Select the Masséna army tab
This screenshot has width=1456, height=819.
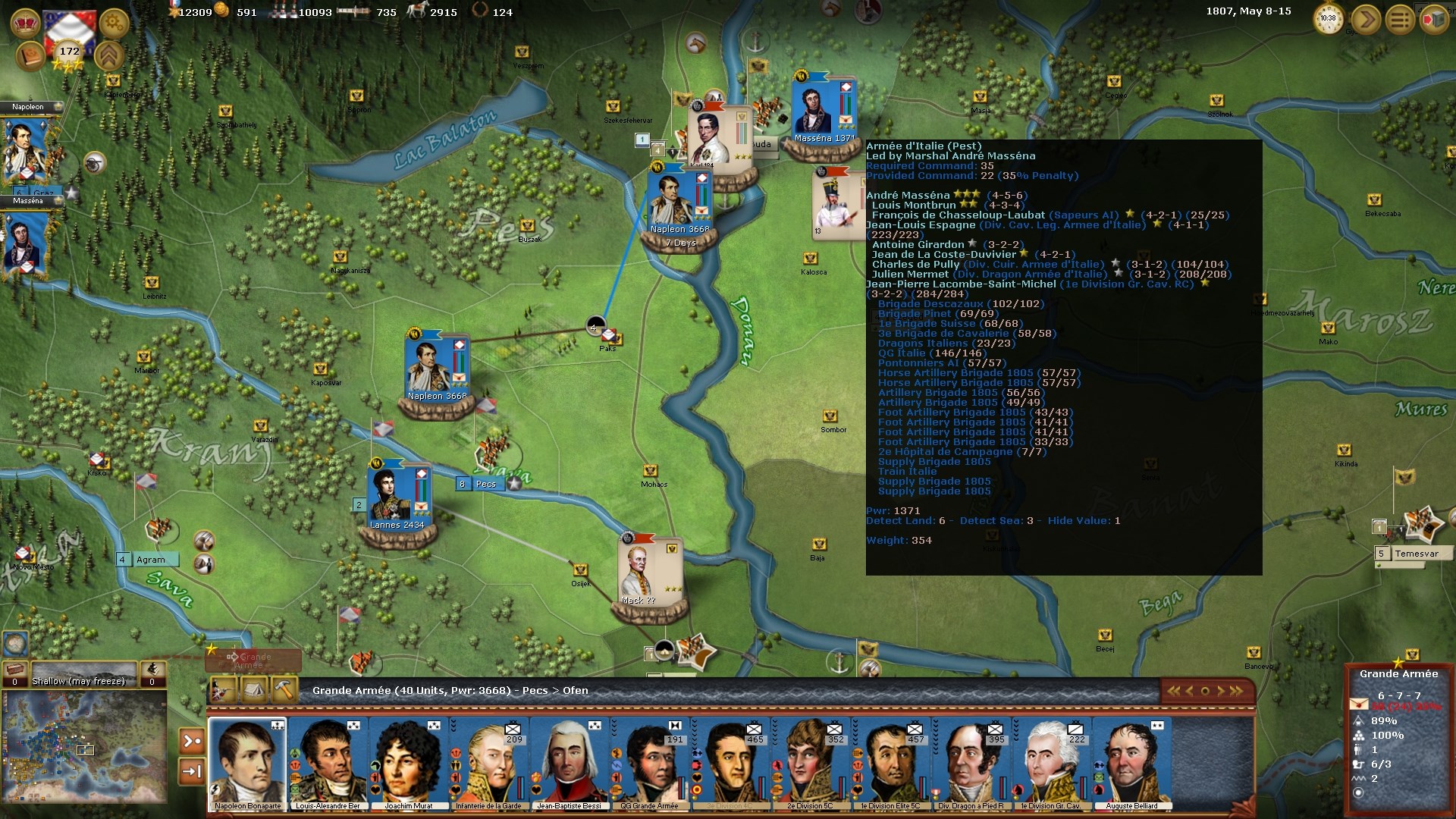point(27,201)
